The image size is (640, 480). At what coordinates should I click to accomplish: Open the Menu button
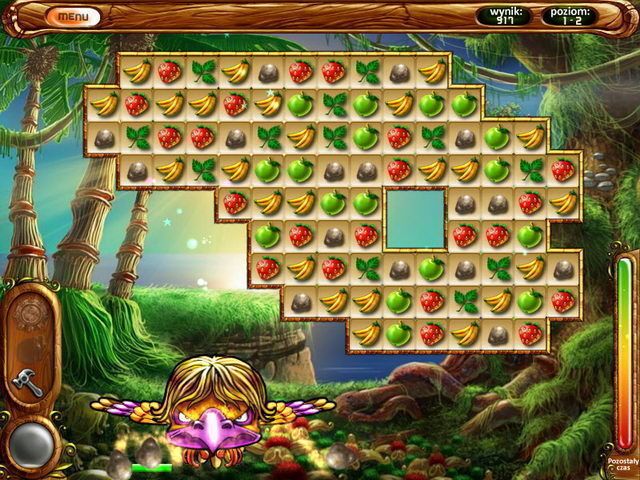coord(73,16)
